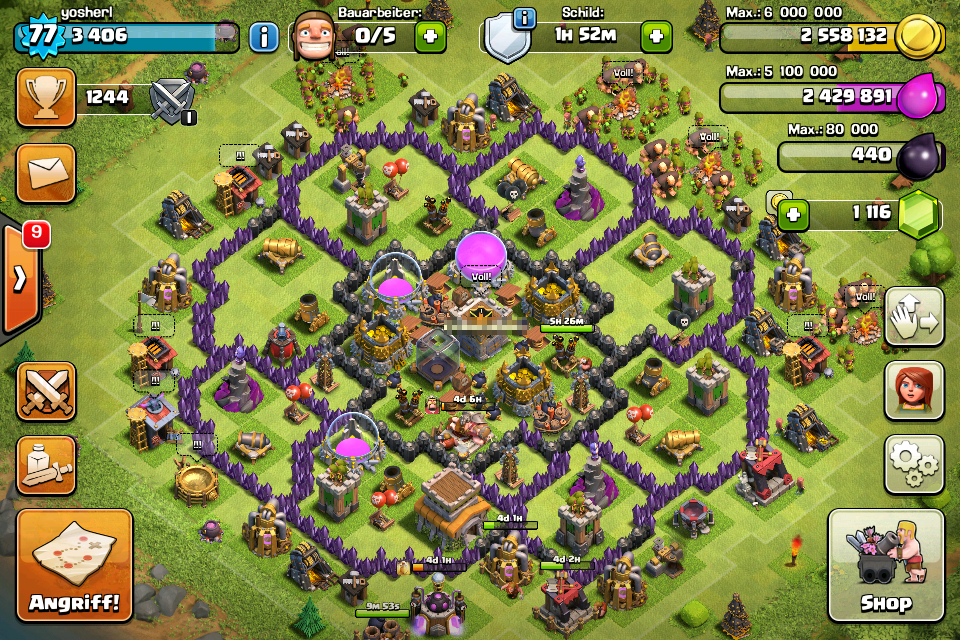Tap the league crossed-swords shield badge

(171, 100)
